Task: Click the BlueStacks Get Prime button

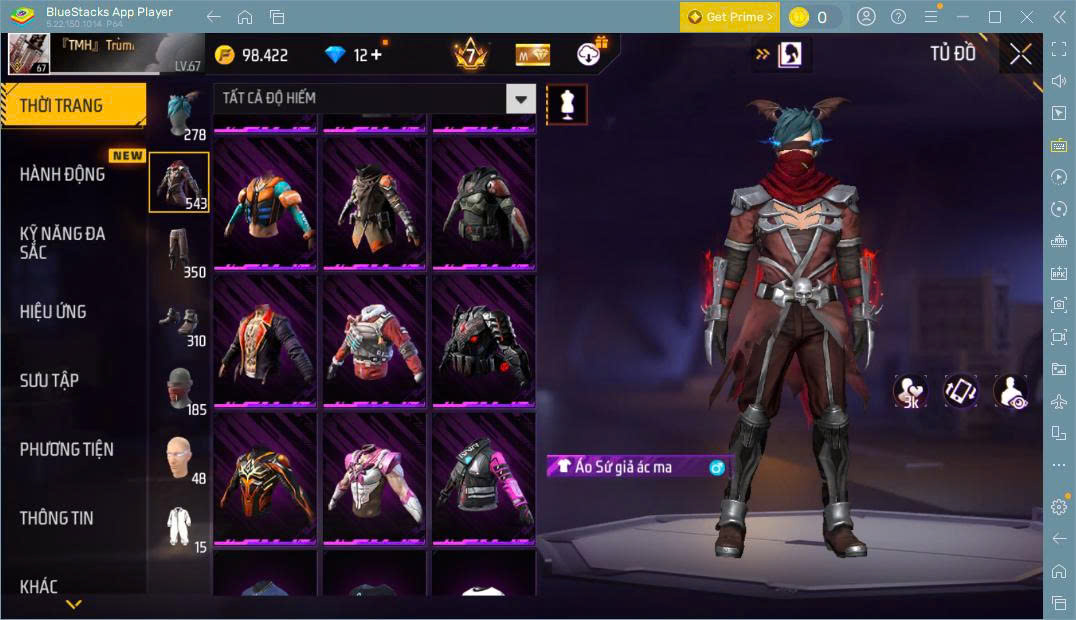Action: pyautogui.click(x=730, y=17)
